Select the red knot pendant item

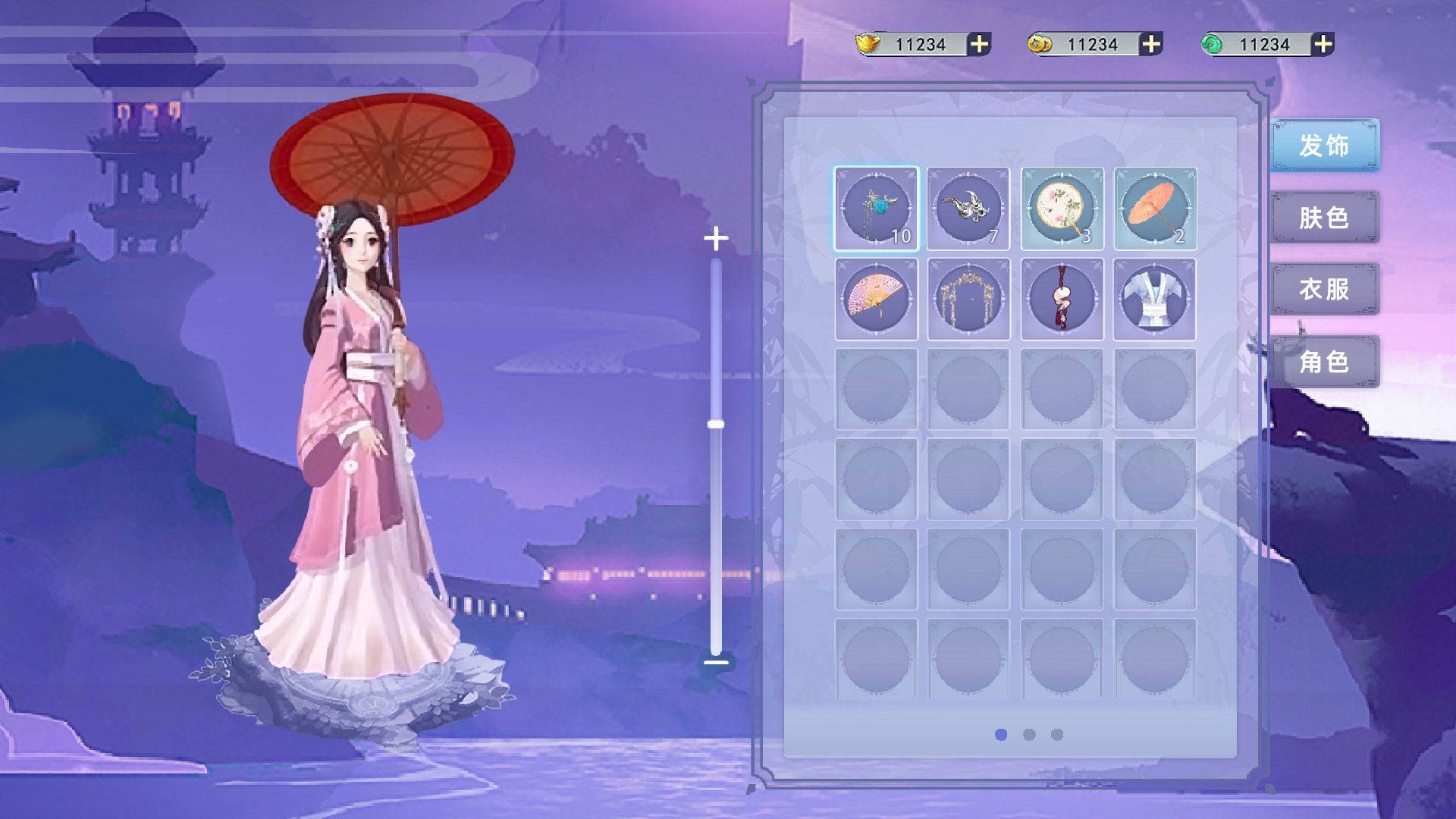point(1061,299)
